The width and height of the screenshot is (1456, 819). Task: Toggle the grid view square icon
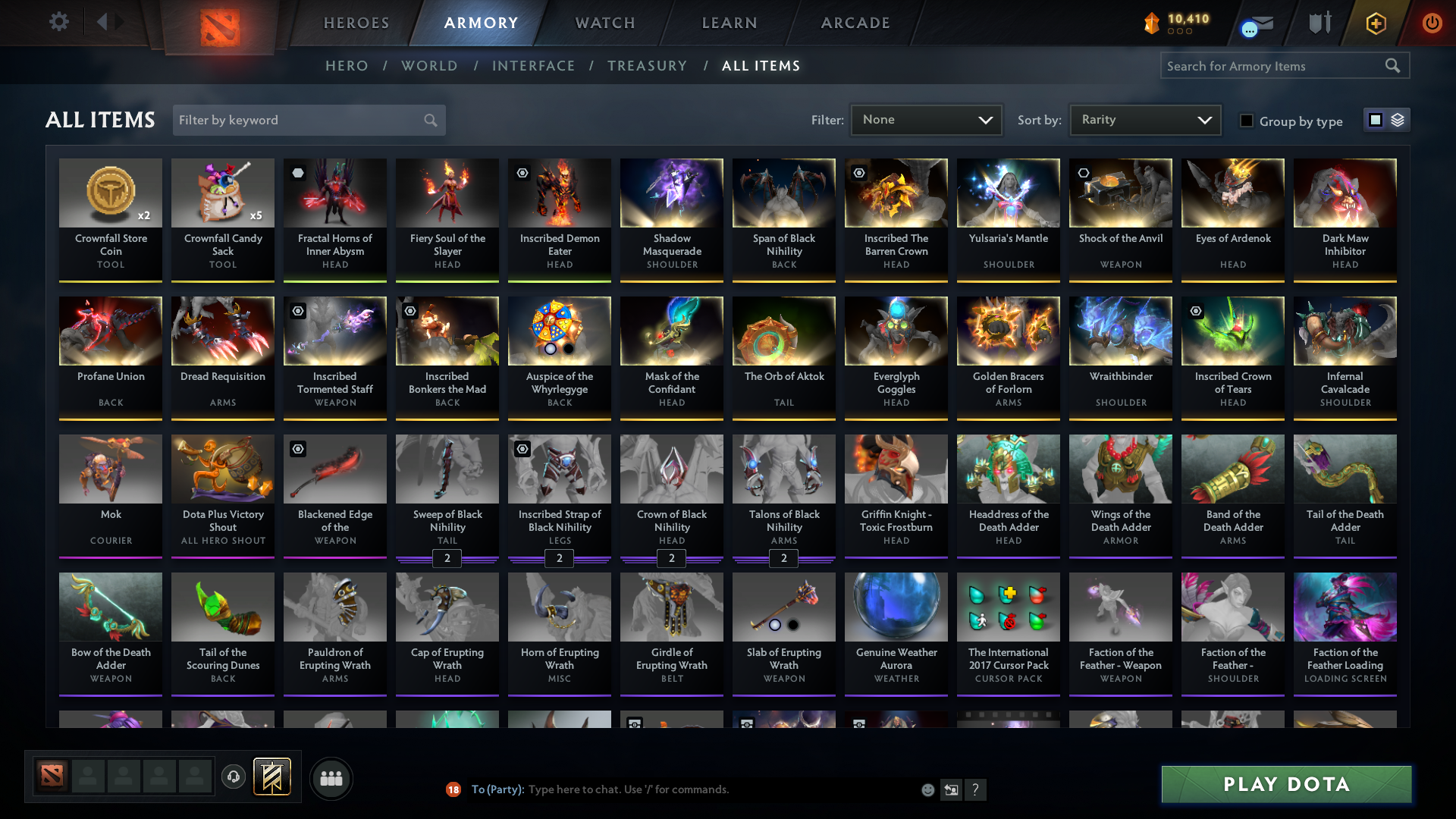click(1375, 120)
